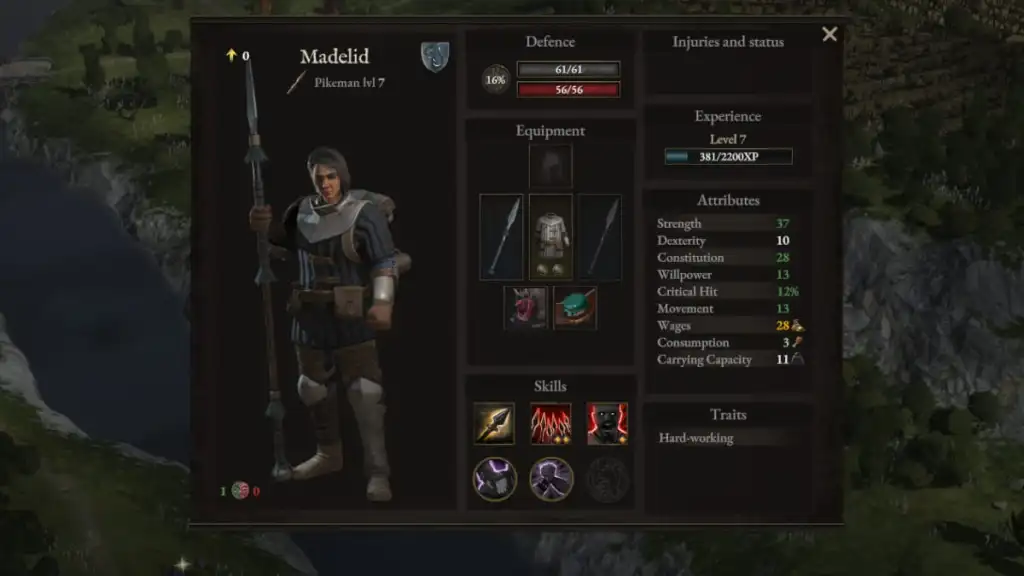Select the red spikes skill icon
This screenshot has height=576, width=1024.
(550, 423)
